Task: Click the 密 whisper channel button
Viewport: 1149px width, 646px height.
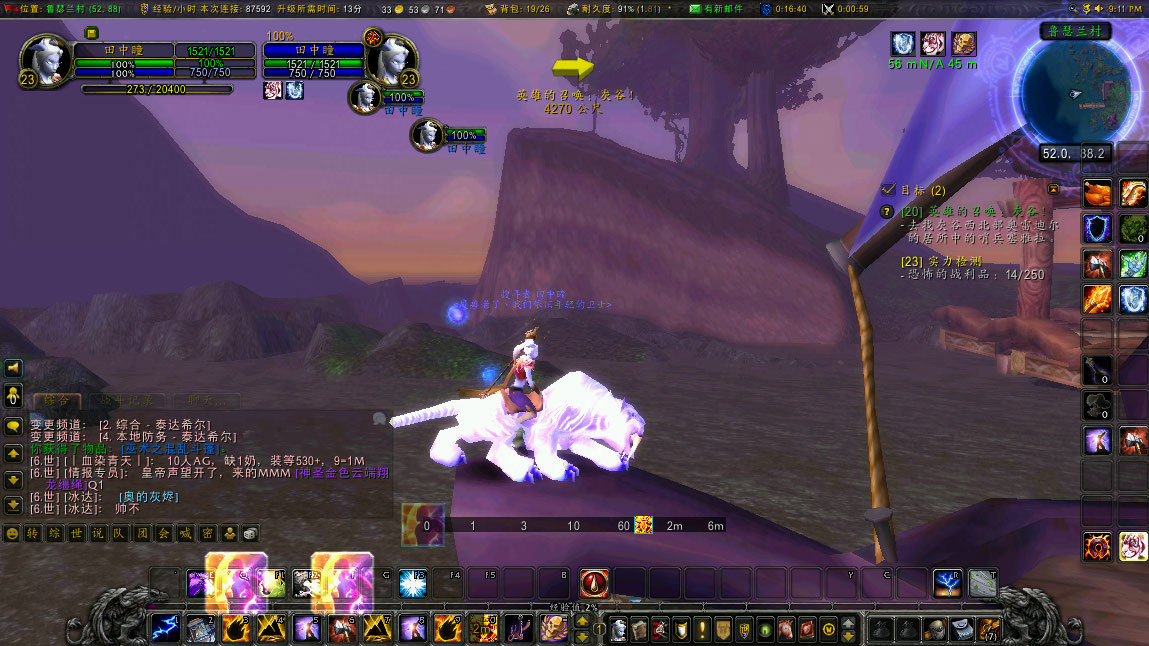Action: [206, 533]
